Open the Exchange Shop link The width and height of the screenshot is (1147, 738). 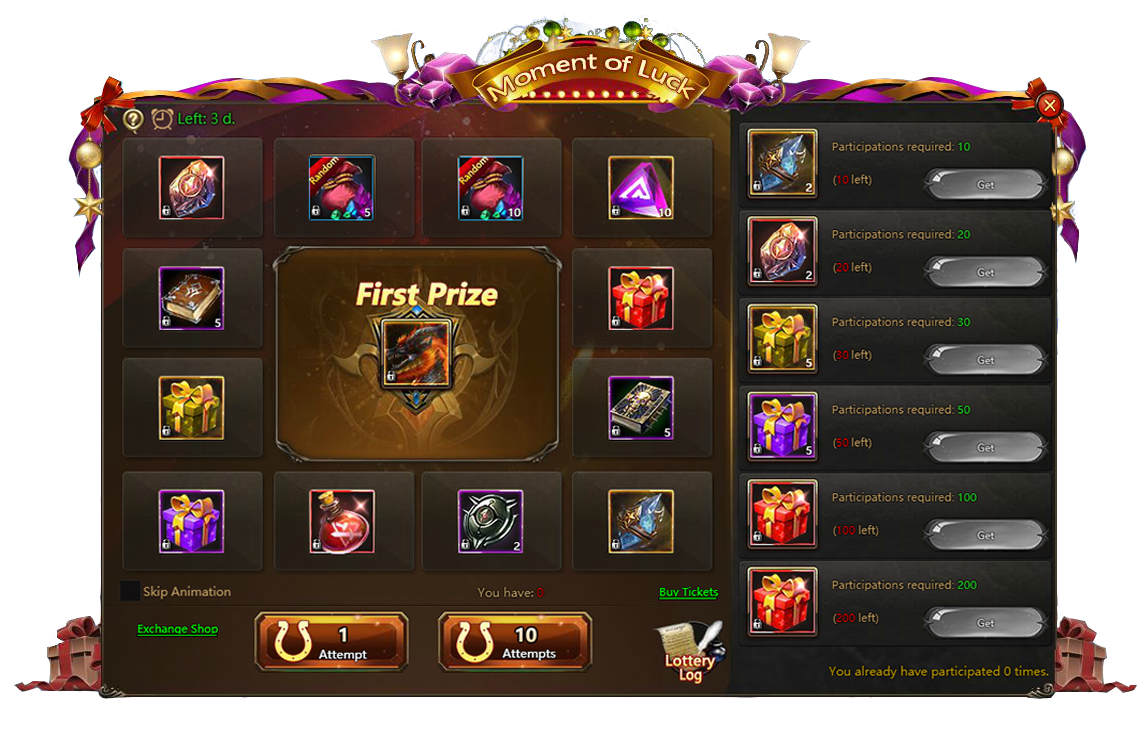[x=177, y=629]
